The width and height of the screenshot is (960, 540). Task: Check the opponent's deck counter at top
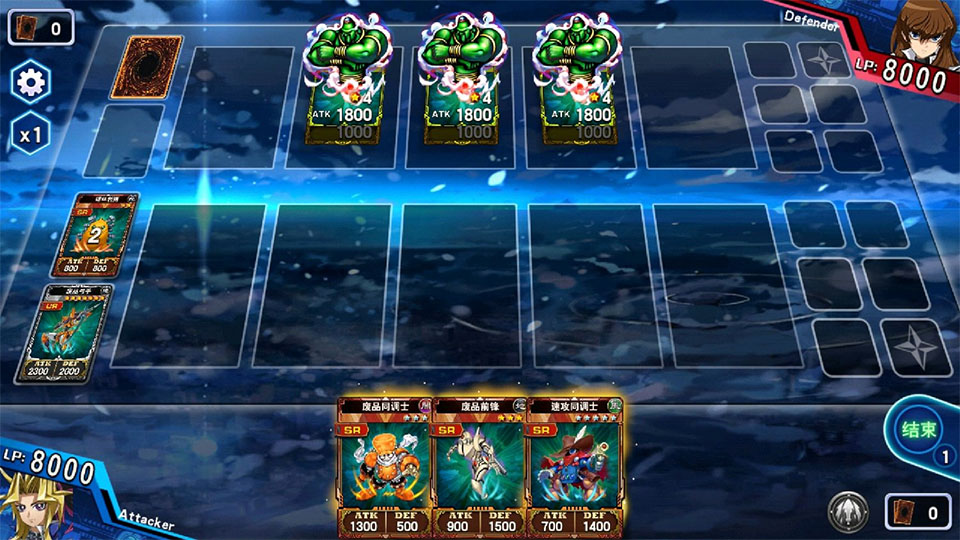coord(41,27)
